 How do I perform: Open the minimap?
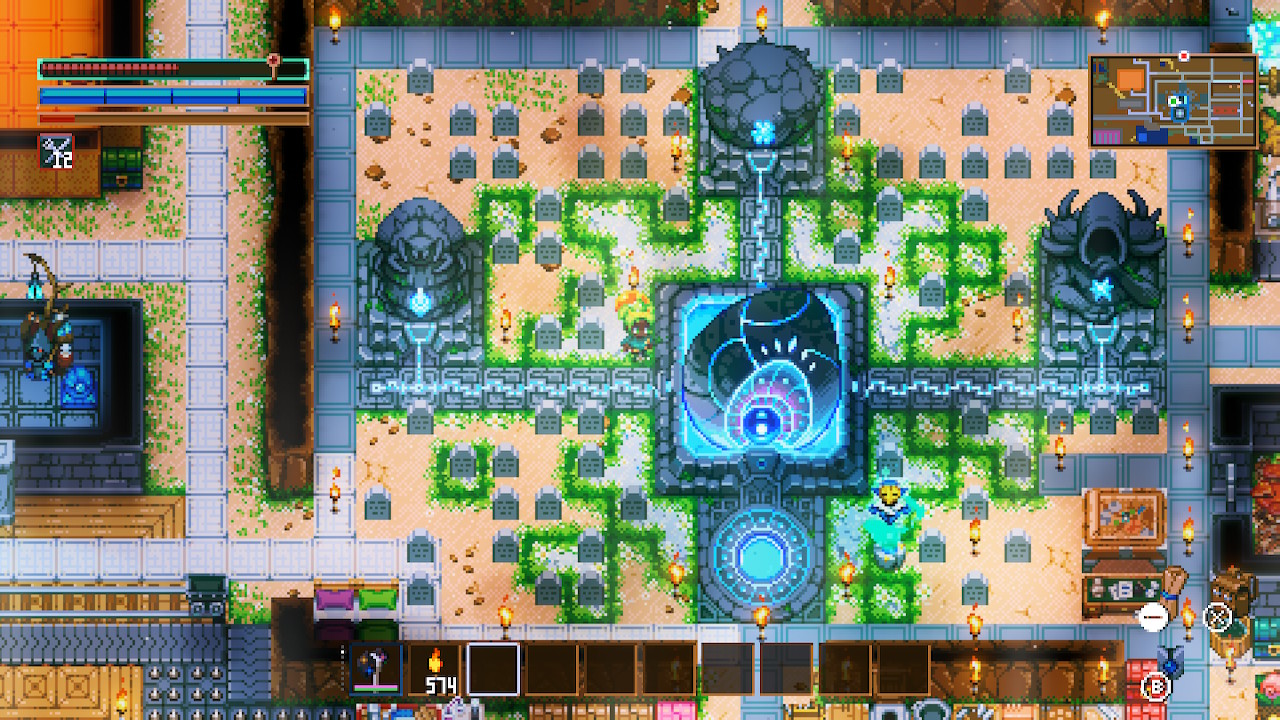coord(1173,101)
